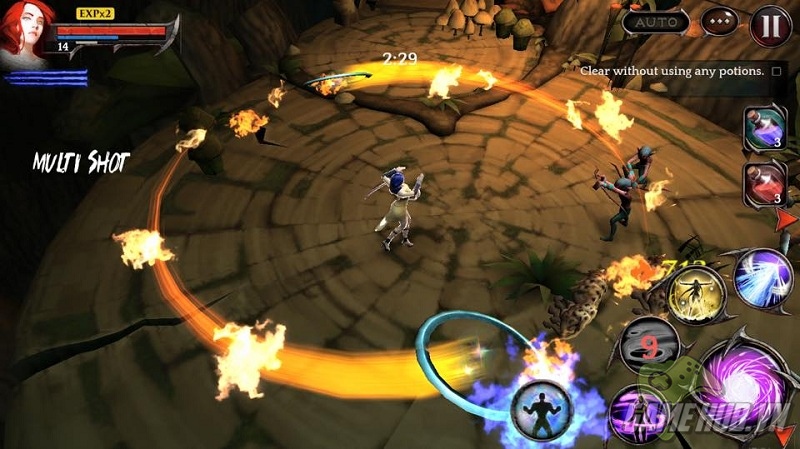Activate the blue glowing silhouette ability
The image size is (800, 449).
click(541, 408)
